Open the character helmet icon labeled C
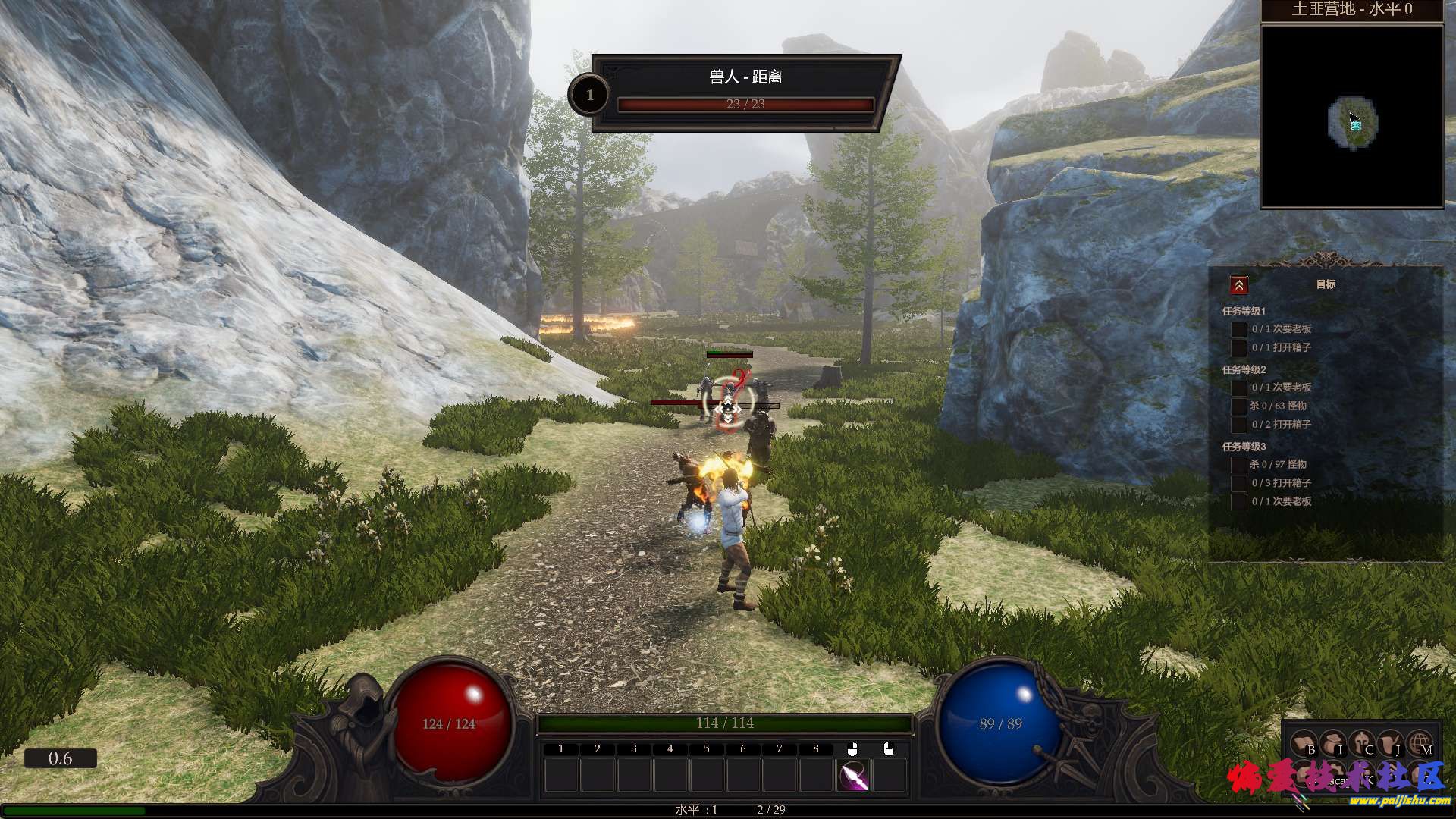 point(1362,744)
